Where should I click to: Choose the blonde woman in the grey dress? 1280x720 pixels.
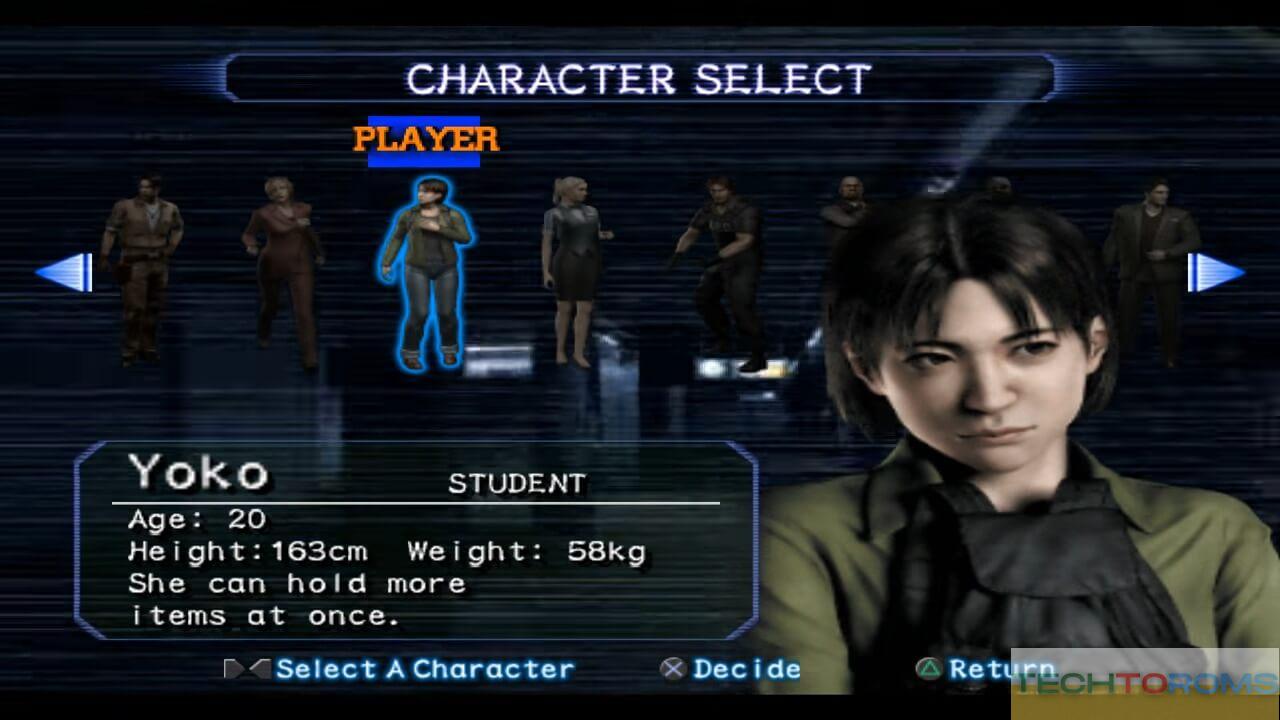pyautogui.click(x=572, y=270)
